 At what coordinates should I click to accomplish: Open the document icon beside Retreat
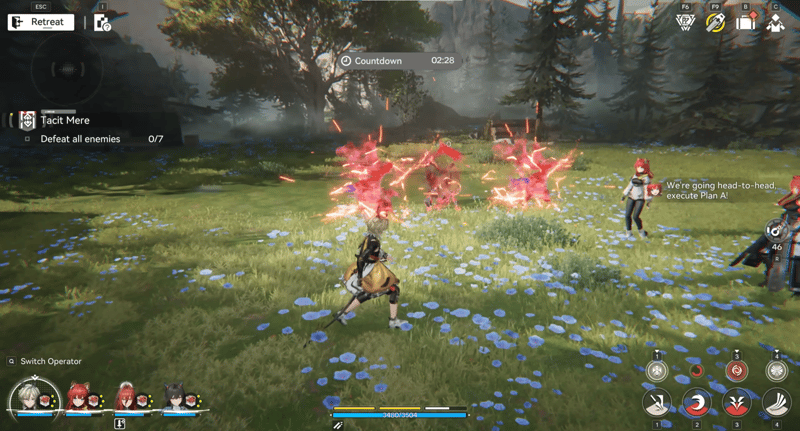click(102, 22)
